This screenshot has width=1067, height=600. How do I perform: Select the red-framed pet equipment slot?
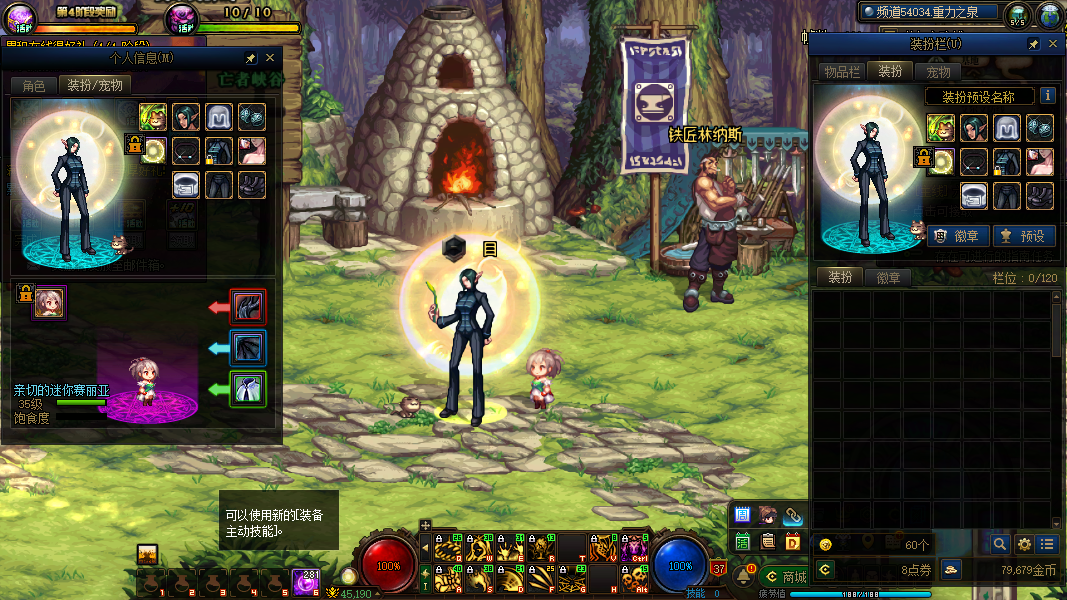[x=248, y=306]
